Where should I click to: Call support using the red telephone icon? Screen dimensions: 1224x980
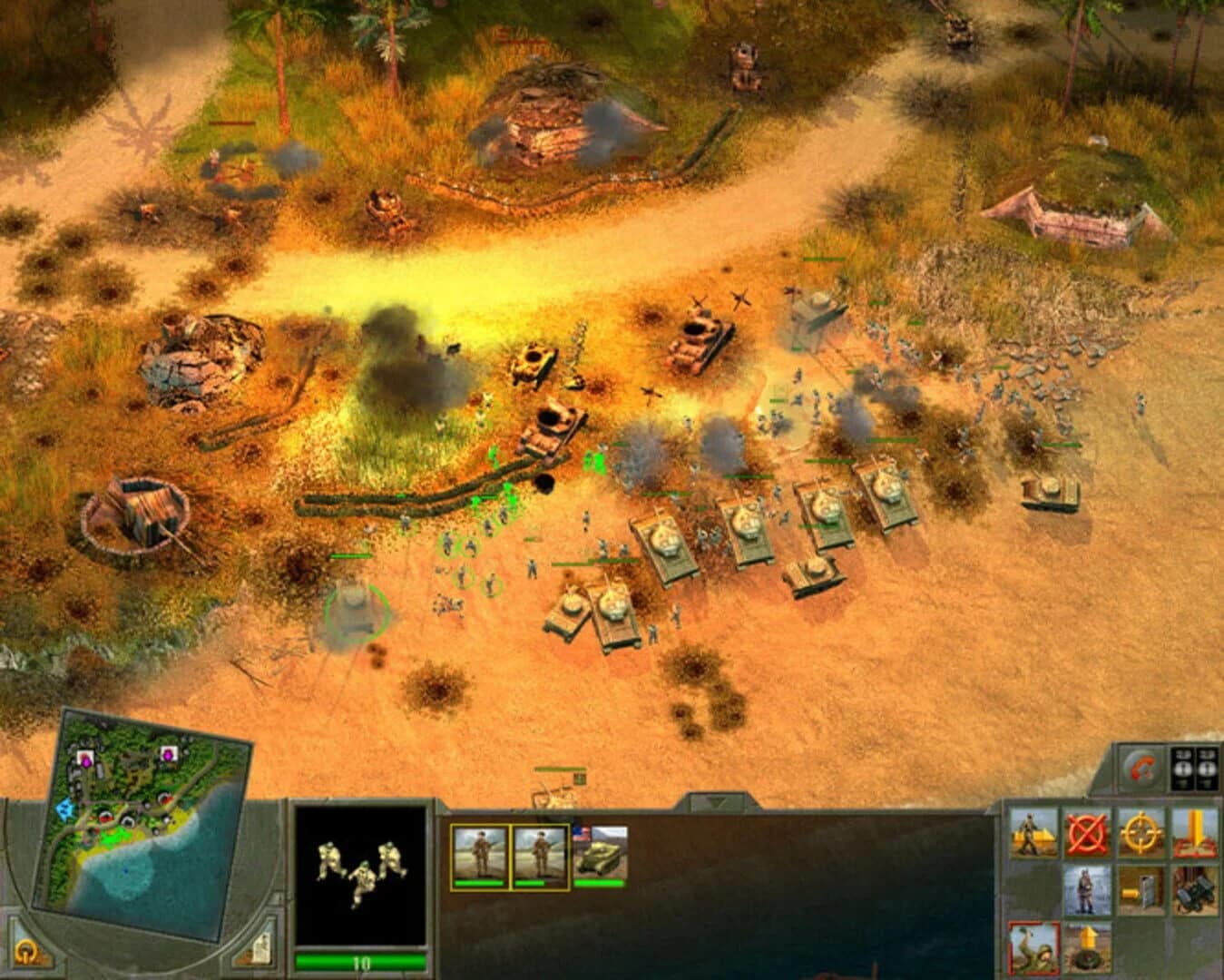click(1140, 768)
